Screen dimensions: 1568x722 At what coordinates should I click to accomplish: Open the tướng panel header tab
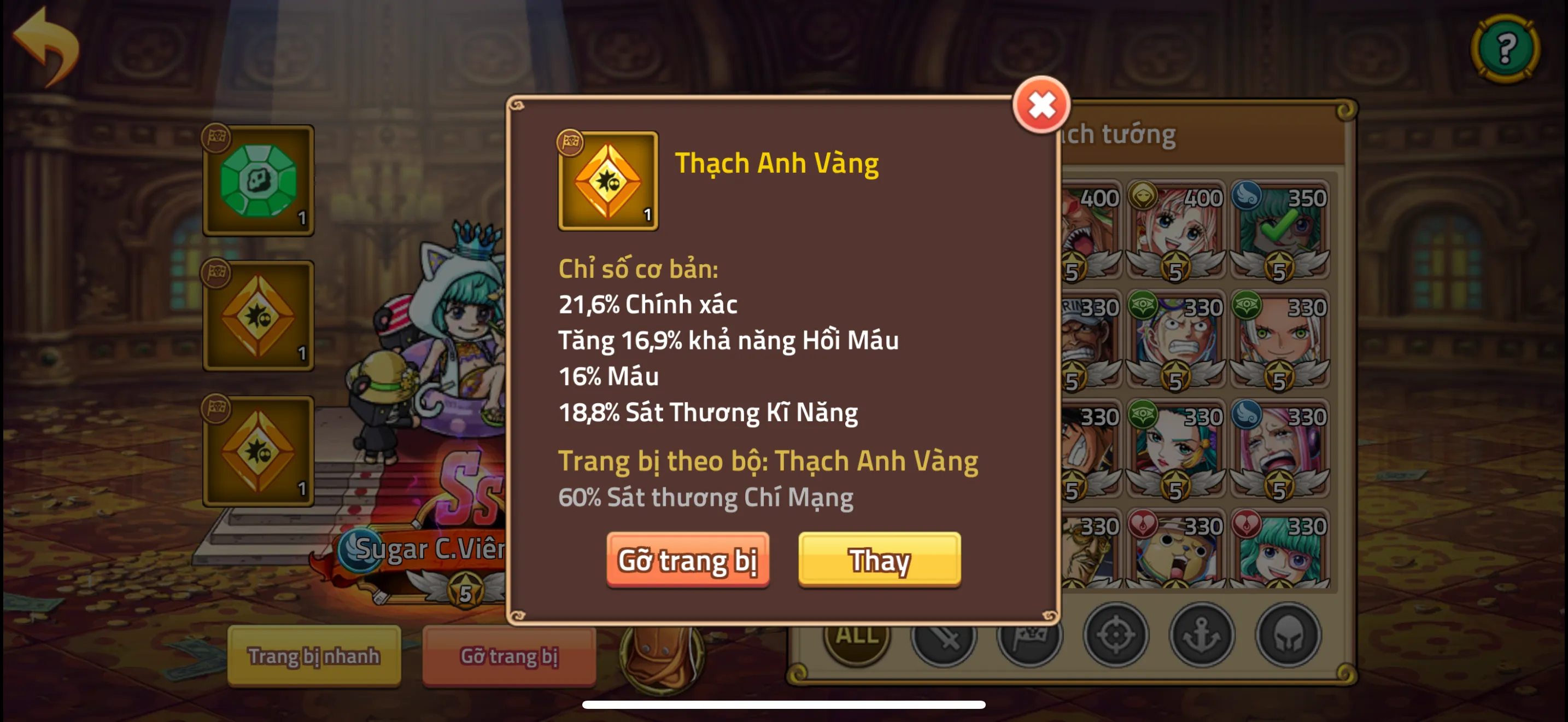(x=1132, y=135)
